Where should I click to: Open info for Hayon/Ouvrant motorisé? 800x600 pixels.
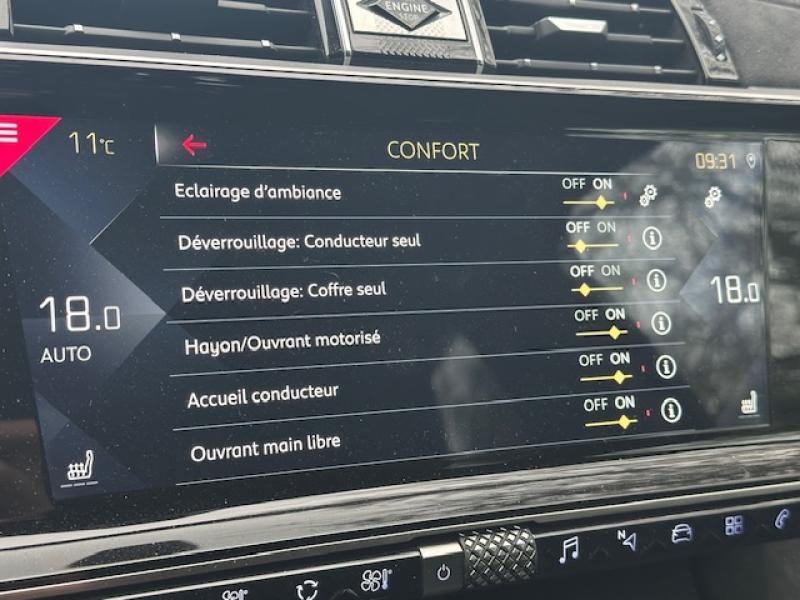(x=661, y=323)
